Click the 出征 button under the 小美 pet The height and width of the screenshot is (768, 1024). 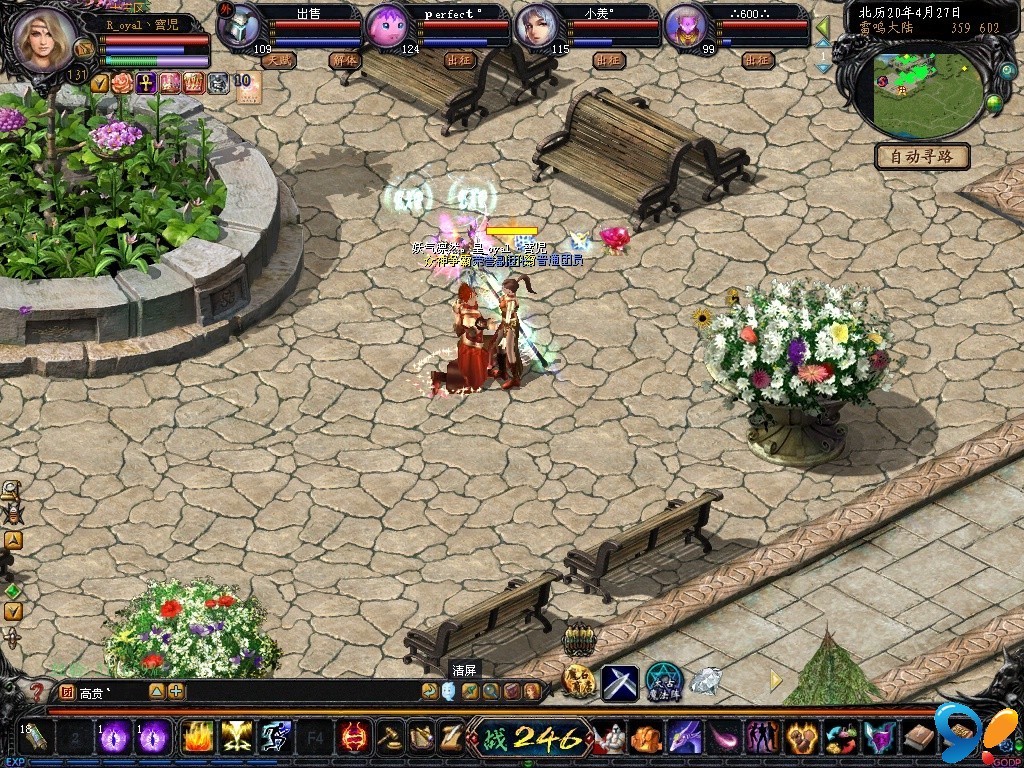pyautogui.click(x=608, y=60)
